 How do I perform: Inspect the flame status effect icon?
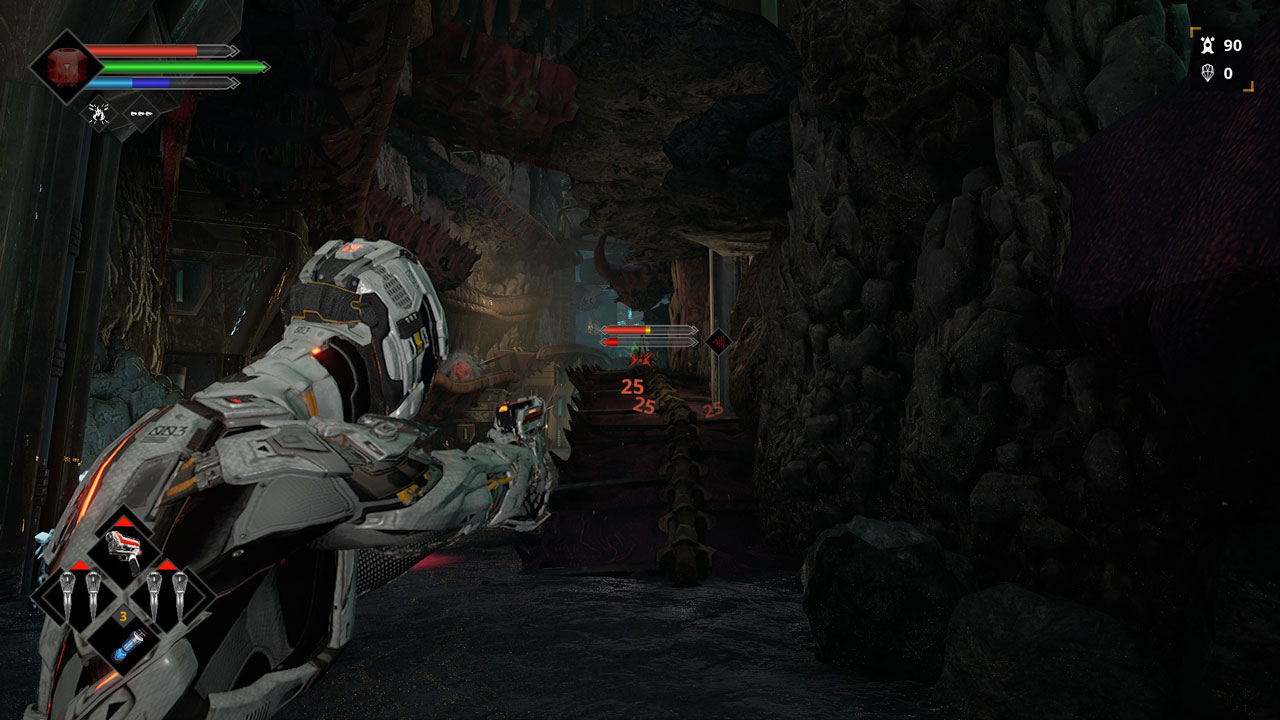point(99,113)
